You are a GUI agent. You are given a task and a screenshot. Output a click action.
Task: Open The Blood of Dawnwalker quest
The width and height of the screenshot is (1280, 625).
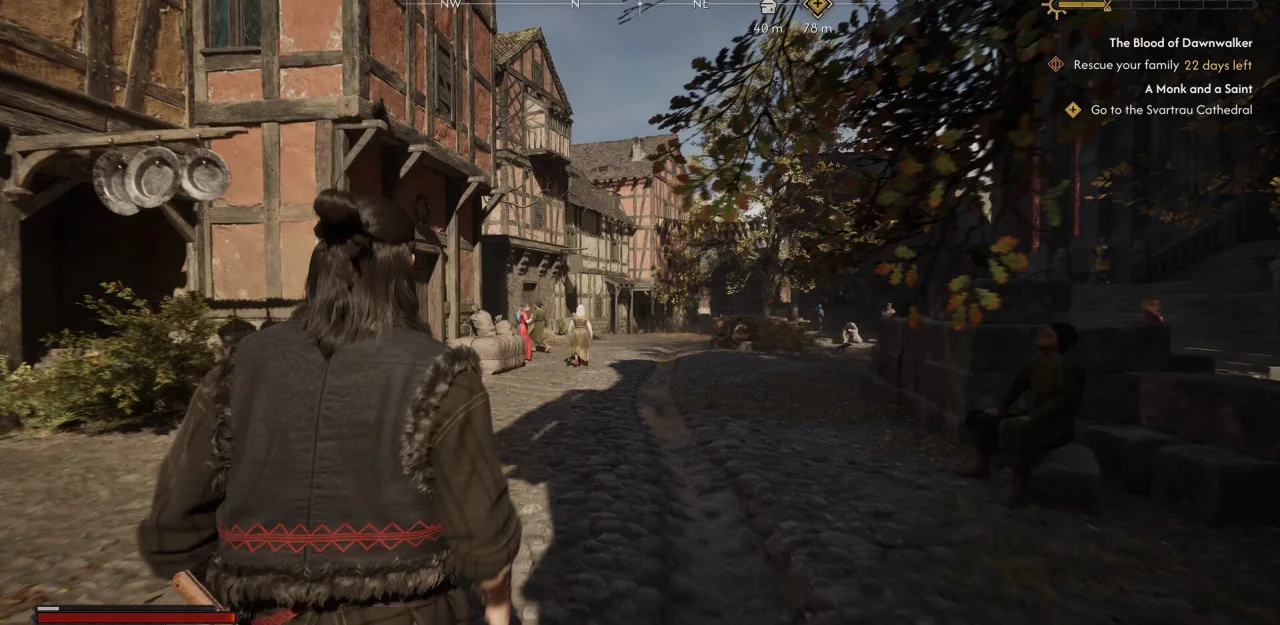tap(1180, 43)
